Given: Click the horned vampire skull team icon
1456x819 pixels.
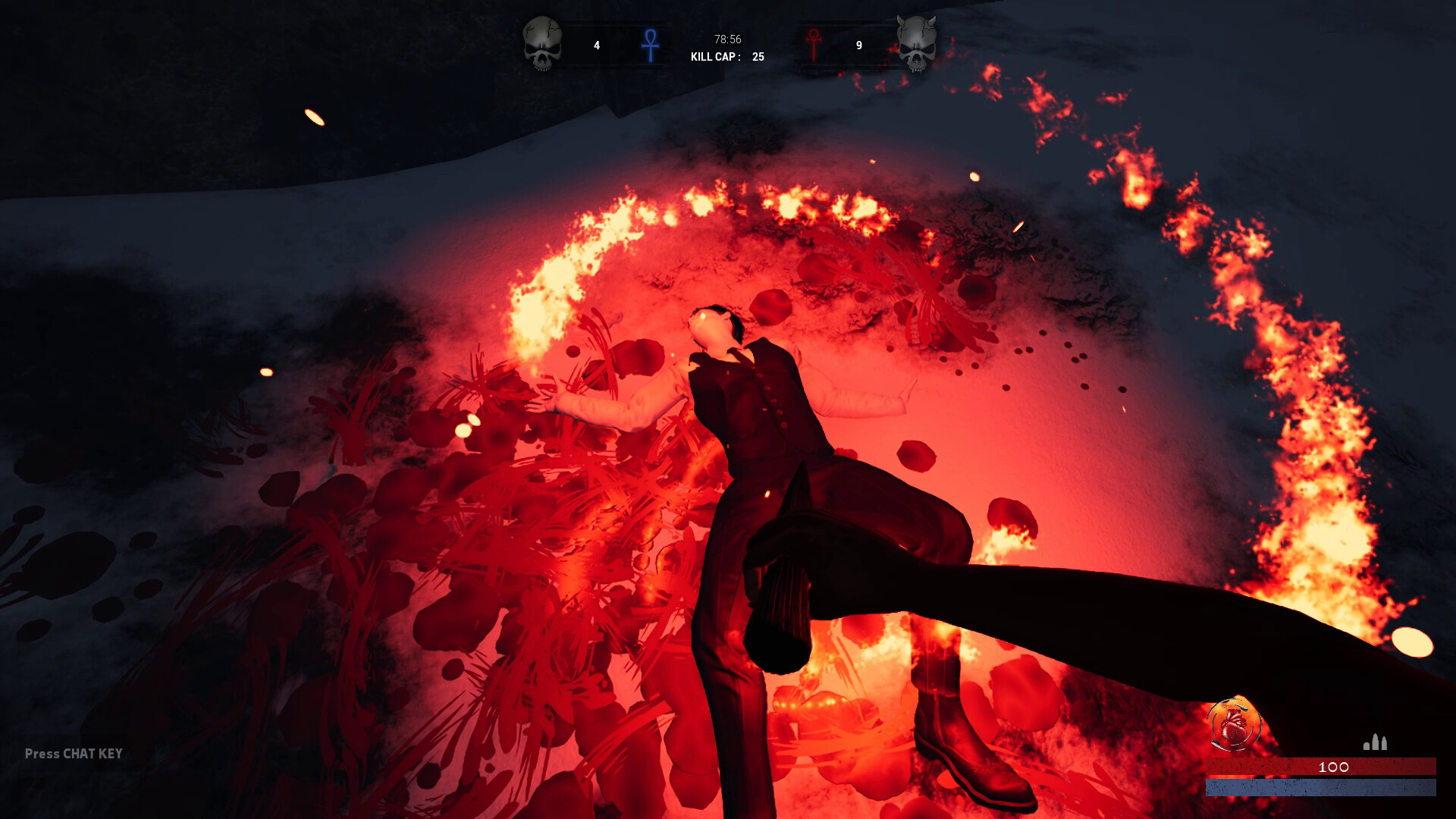Looking at the screenshot, I should 916,44.
